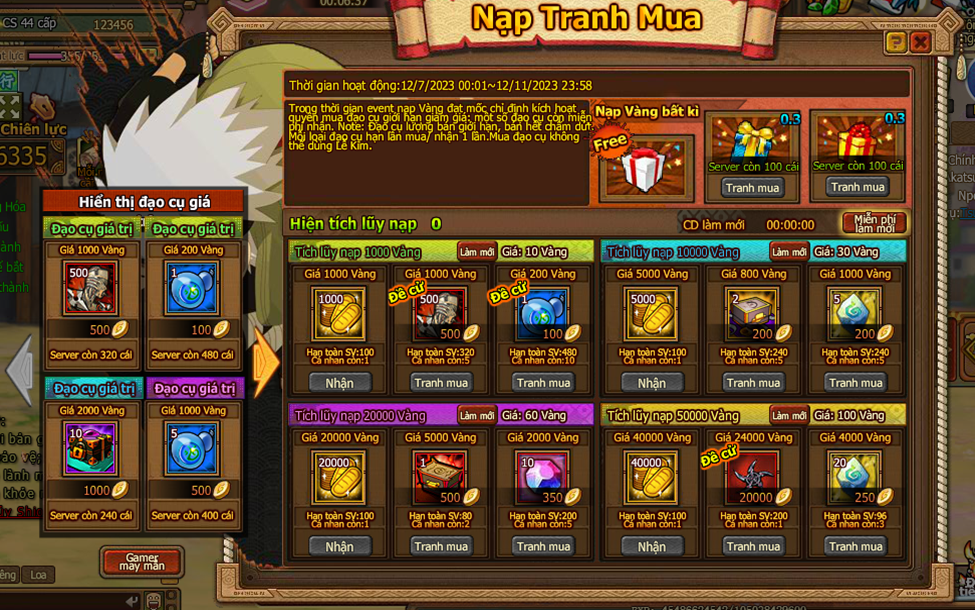This screenshot has width=975, height=610.
Task: Refresh the Tích lũy nạp 10000 Vàng tier
Action: (788, 252)
